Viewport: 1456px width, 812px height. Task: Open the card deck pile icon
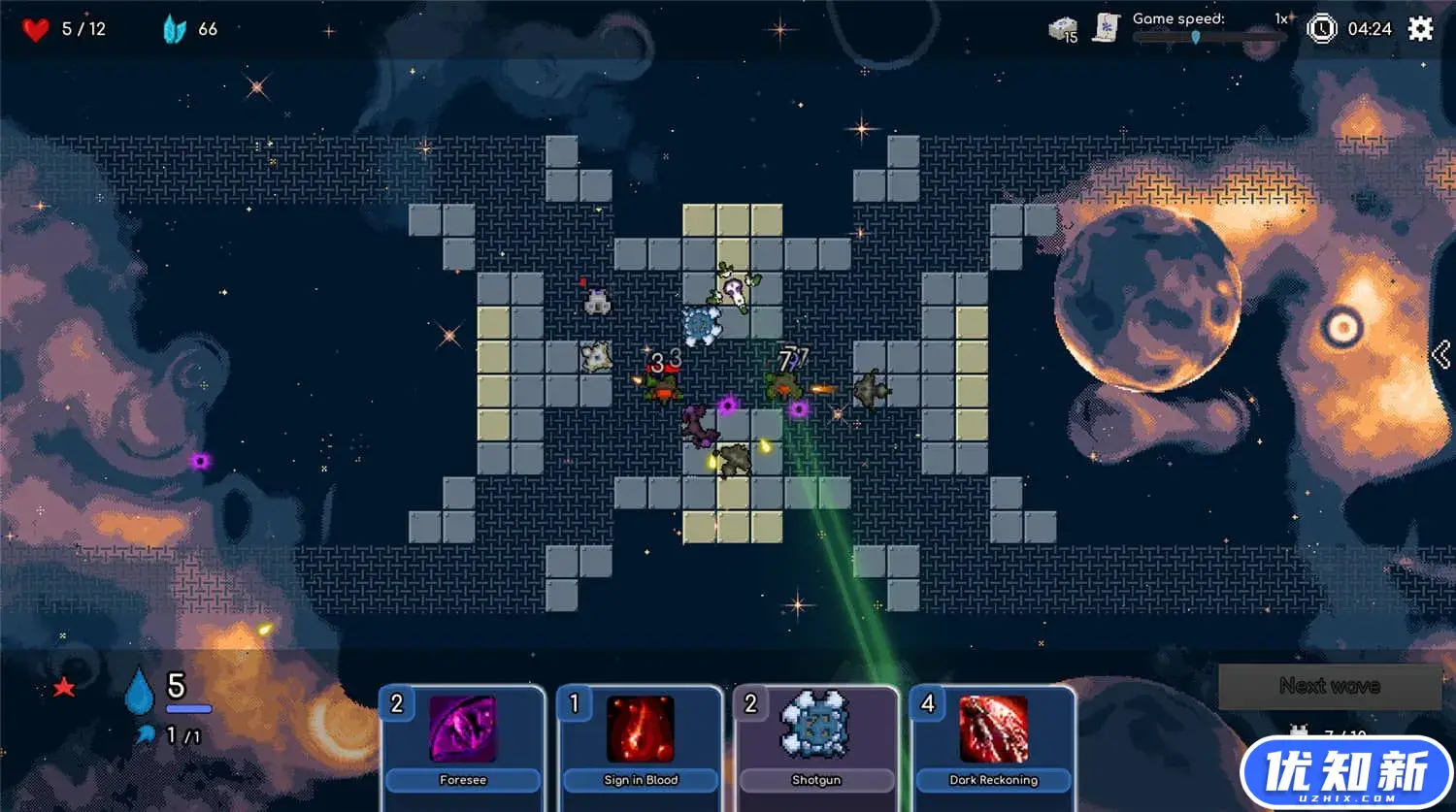(x=1064, y=30)
